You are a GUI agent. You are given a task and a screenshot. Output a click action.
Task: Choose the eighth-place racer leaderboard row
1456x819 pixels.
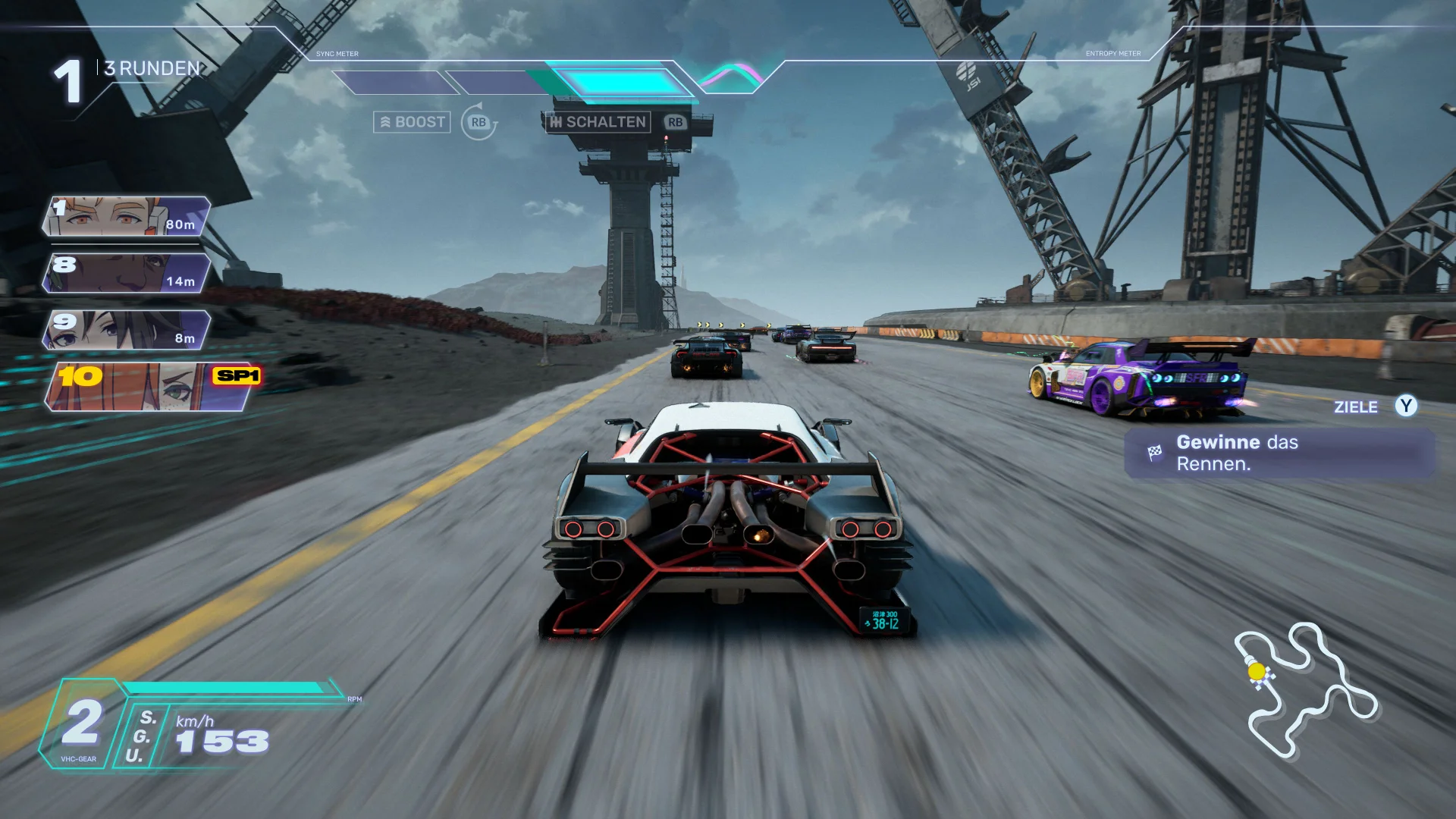(x=127, y=273)
